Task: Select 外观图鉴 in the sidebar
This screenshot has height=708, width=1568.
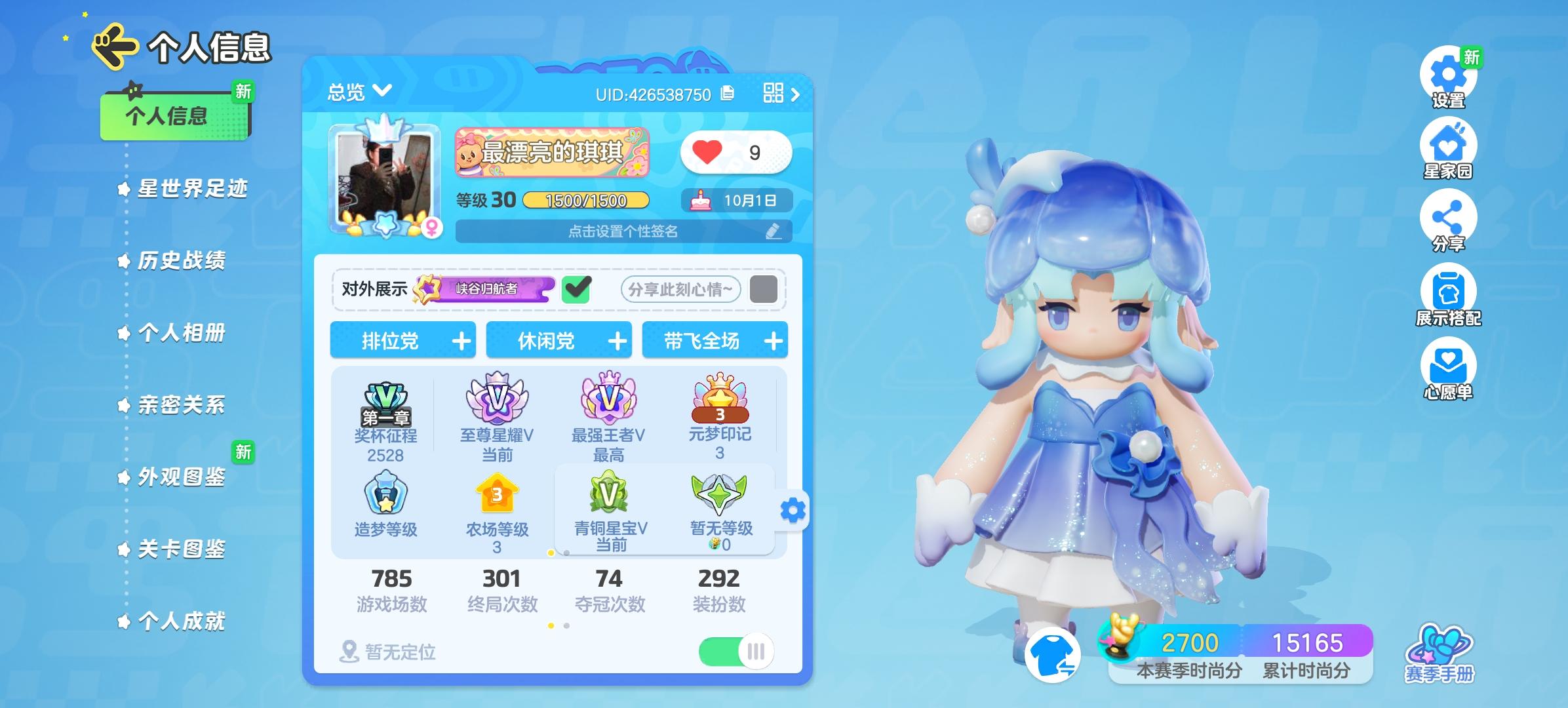Action: pyautogui.click(x=182, y=479)
